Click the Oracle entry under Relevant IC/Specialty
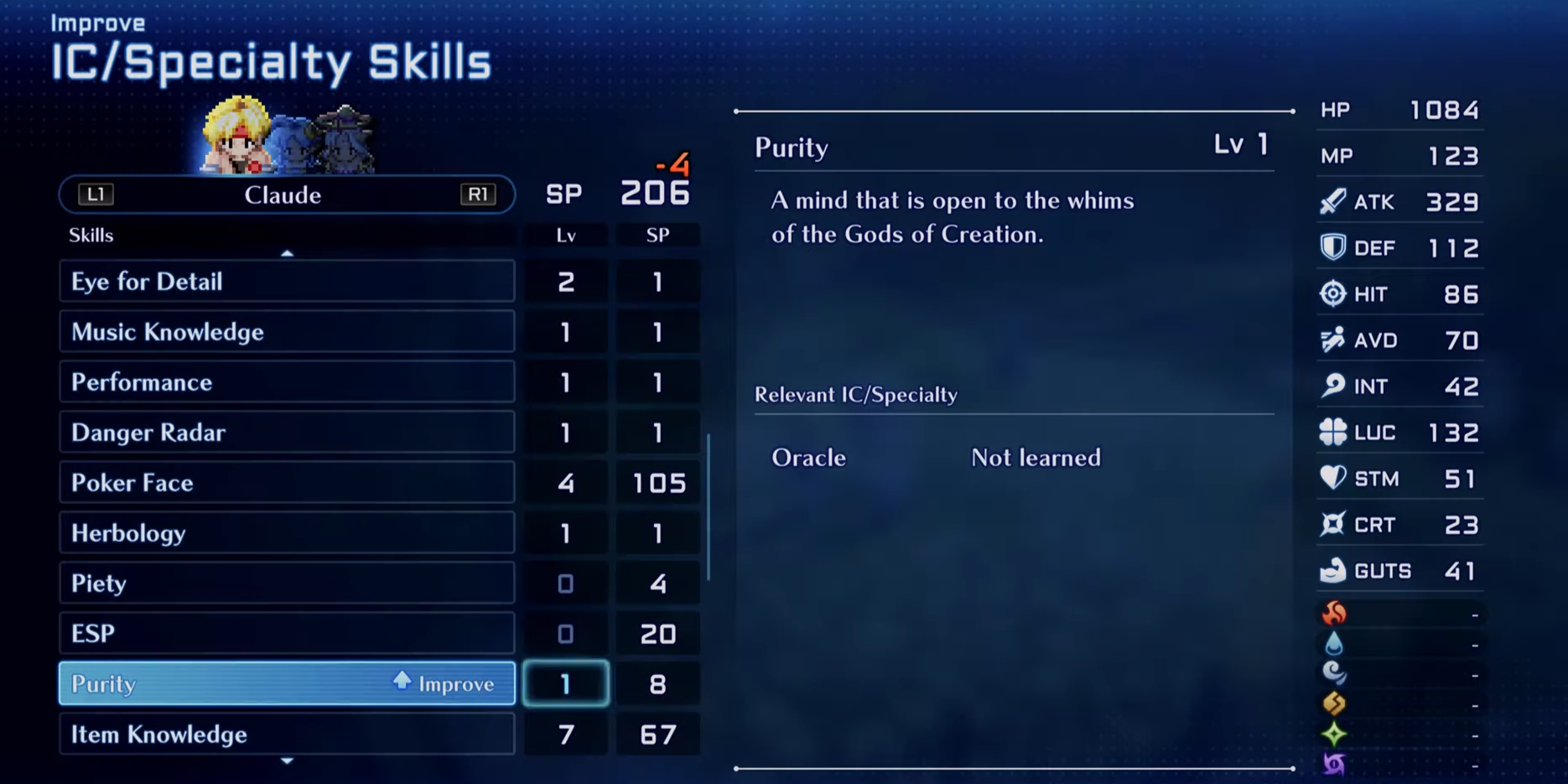Viewport: 1568px width, 784px height. click(x=807, y=458)
